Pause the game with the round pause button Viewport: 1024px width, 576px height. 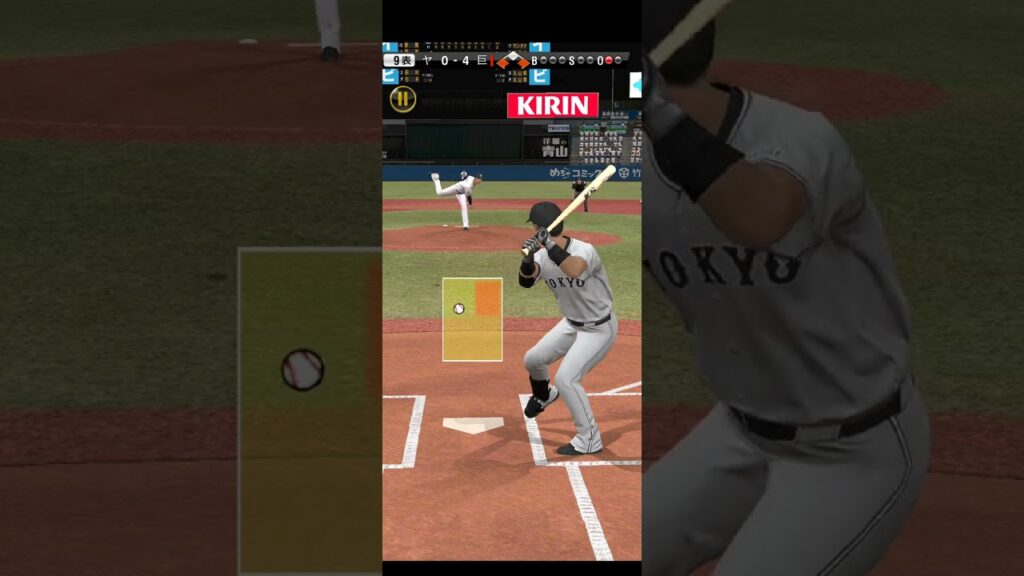pos(402,99)
